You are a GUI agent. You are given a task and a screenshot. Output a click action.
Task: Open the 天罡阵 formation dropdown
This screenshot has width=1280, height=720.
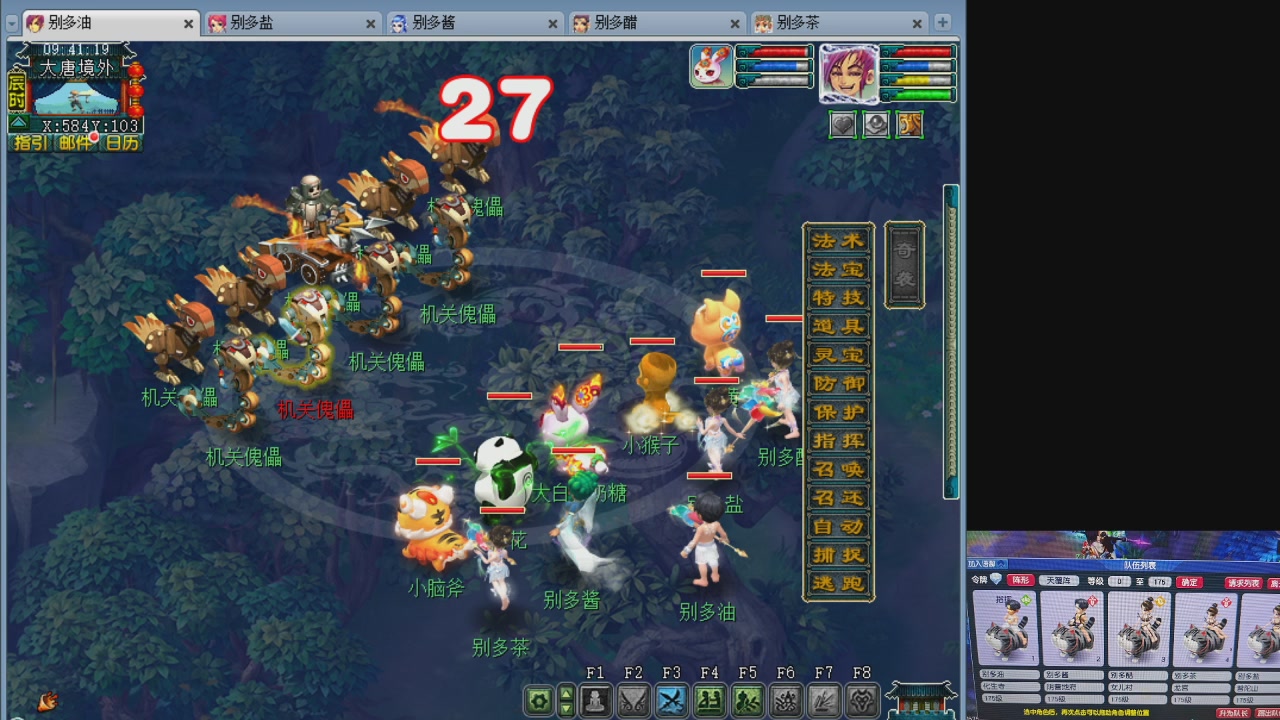pos(1060,581)
